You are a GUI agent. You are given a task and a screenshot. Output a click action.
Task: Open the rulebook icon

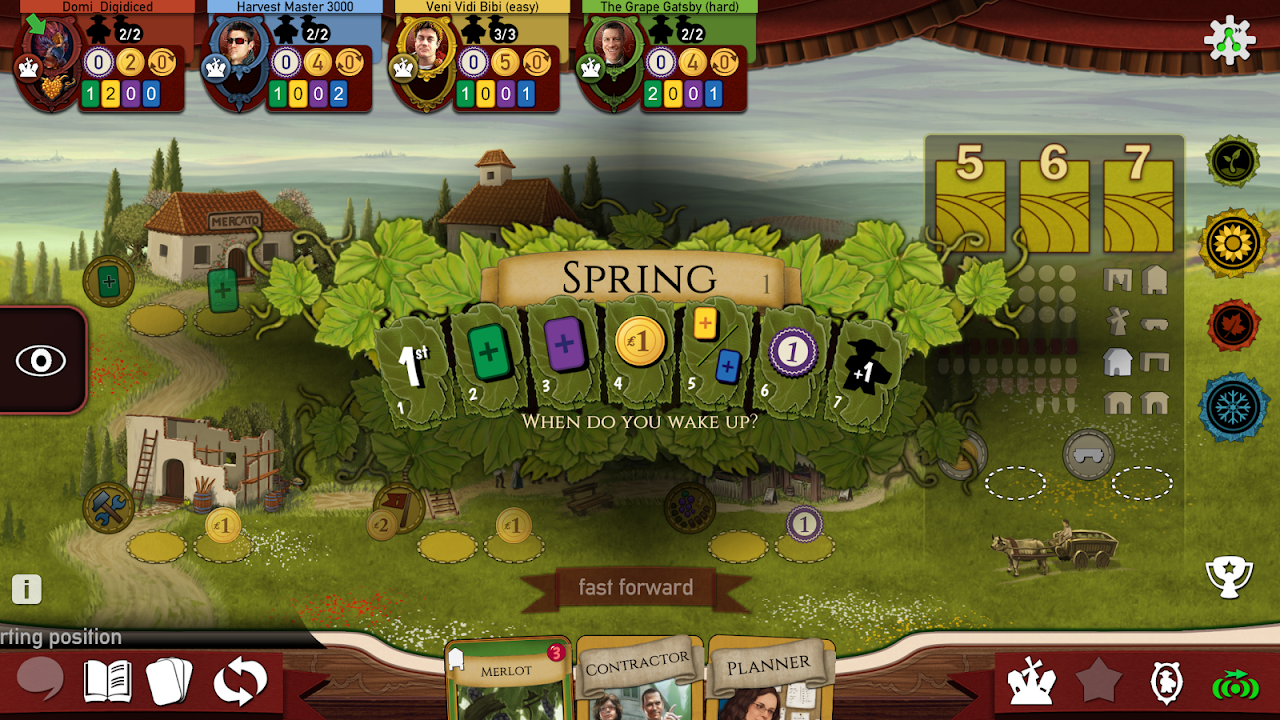pyautogui.click(x=108, y=682)
